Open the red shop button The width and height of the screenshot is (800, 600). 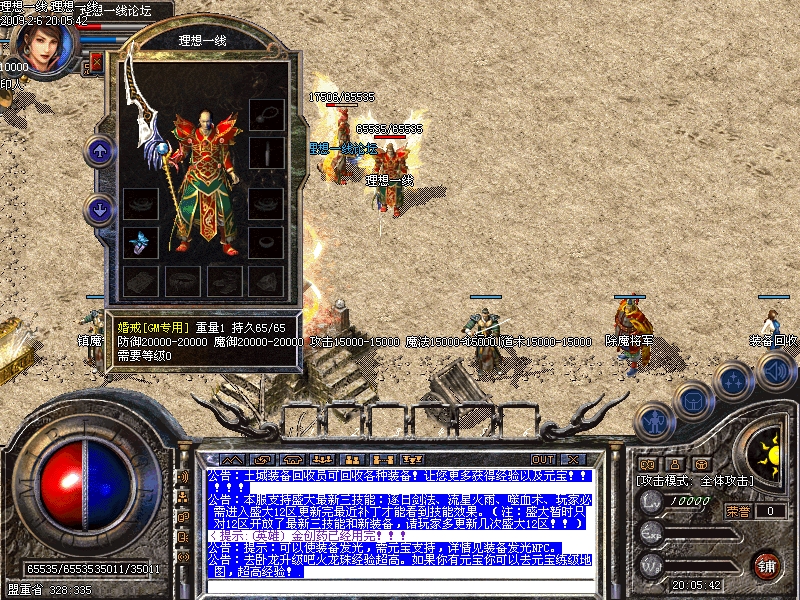pos(766,563)
